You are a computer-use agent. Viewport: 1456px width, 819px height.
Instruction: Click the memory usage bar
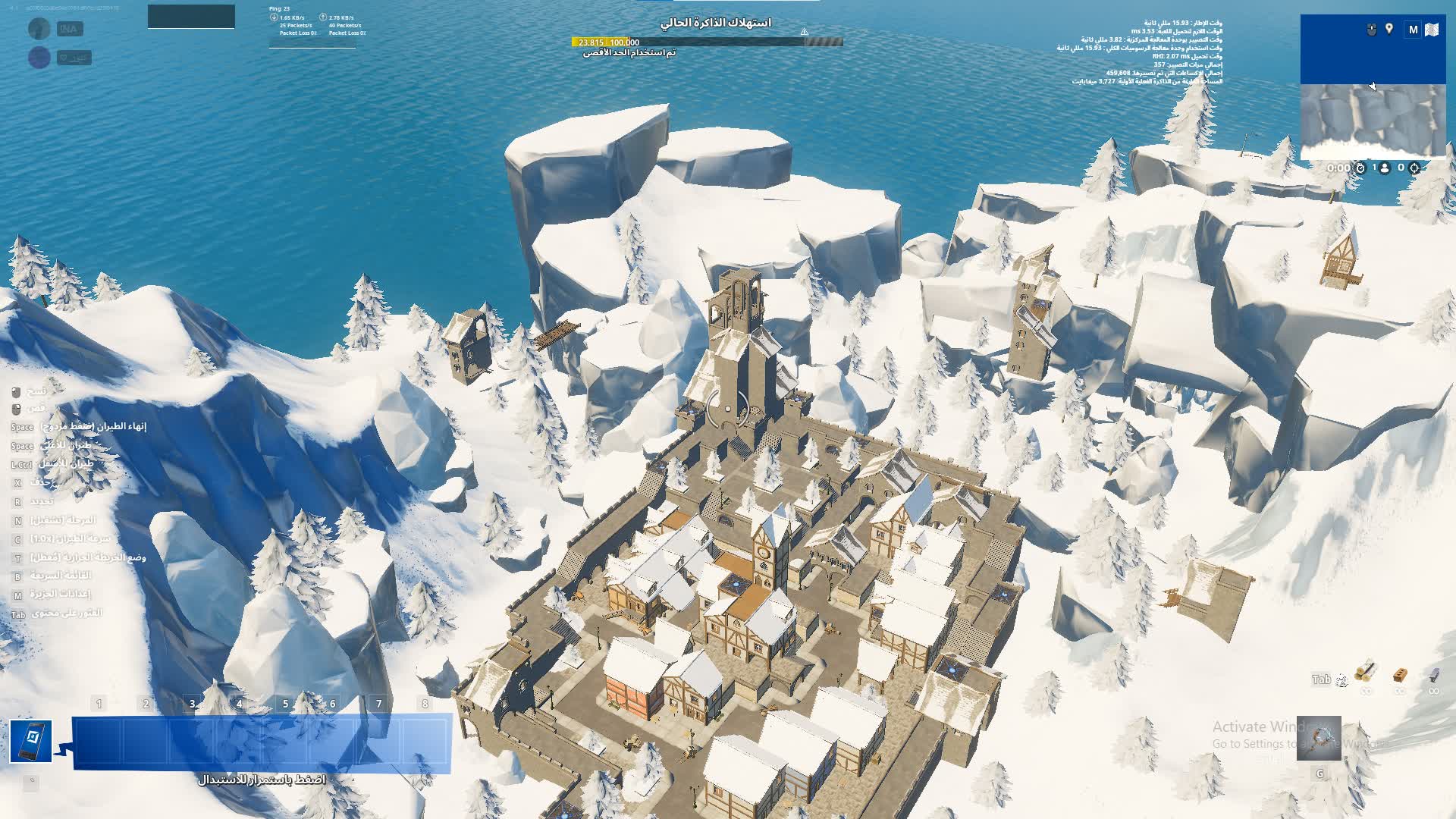(x=707, y=42)
